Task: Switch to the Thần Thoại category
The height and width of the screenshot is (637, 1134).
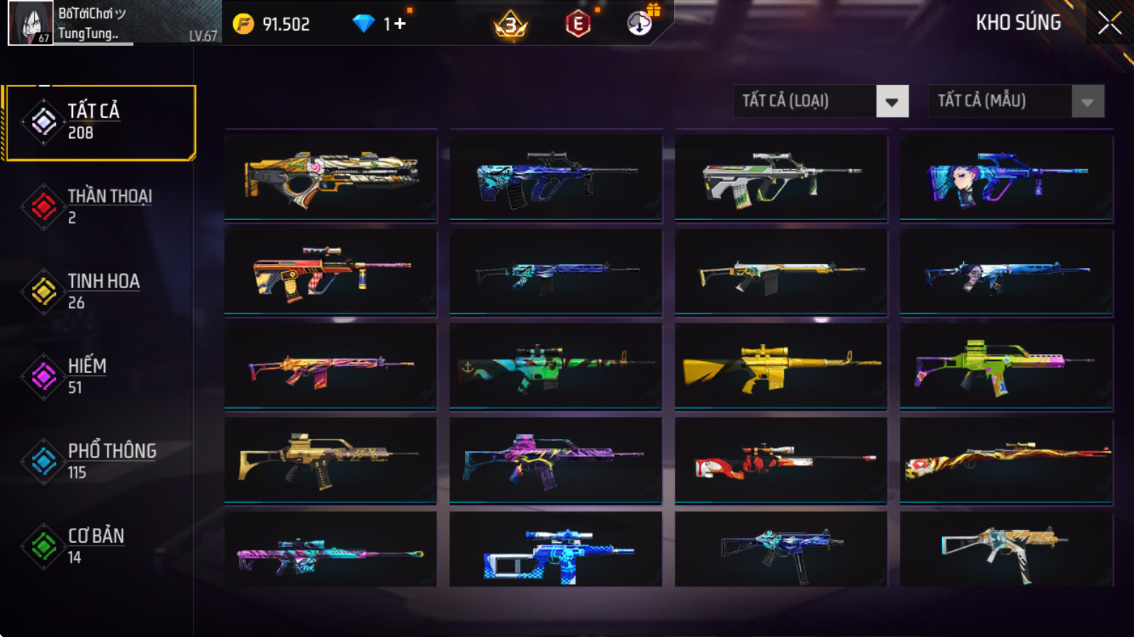Action: 98,206
